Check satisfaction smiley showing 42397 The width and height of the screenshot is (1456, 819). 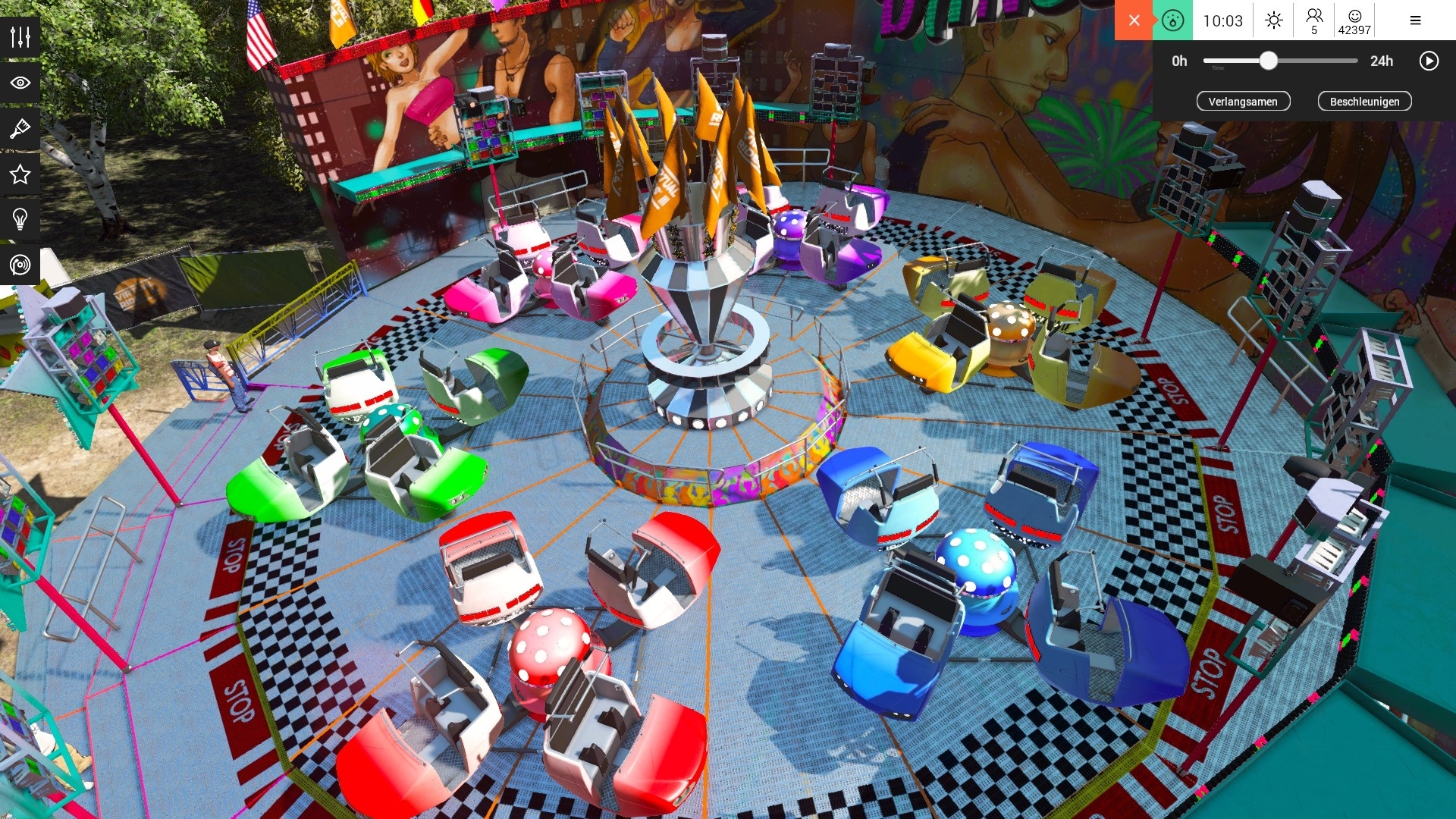click(1357, 20)
